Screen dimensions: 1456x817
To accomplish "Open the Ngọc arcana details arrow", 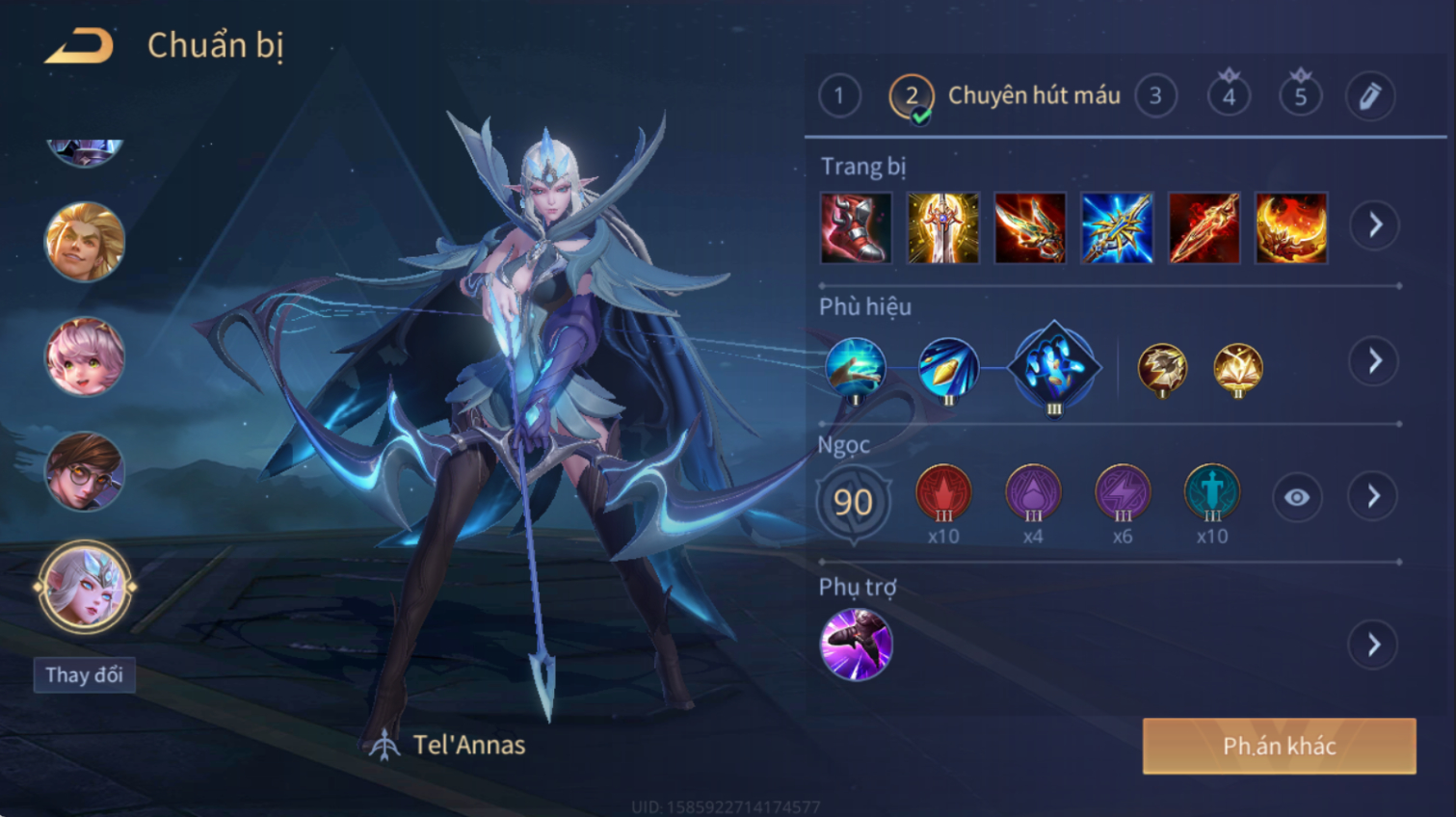I will pos(1373,497).
